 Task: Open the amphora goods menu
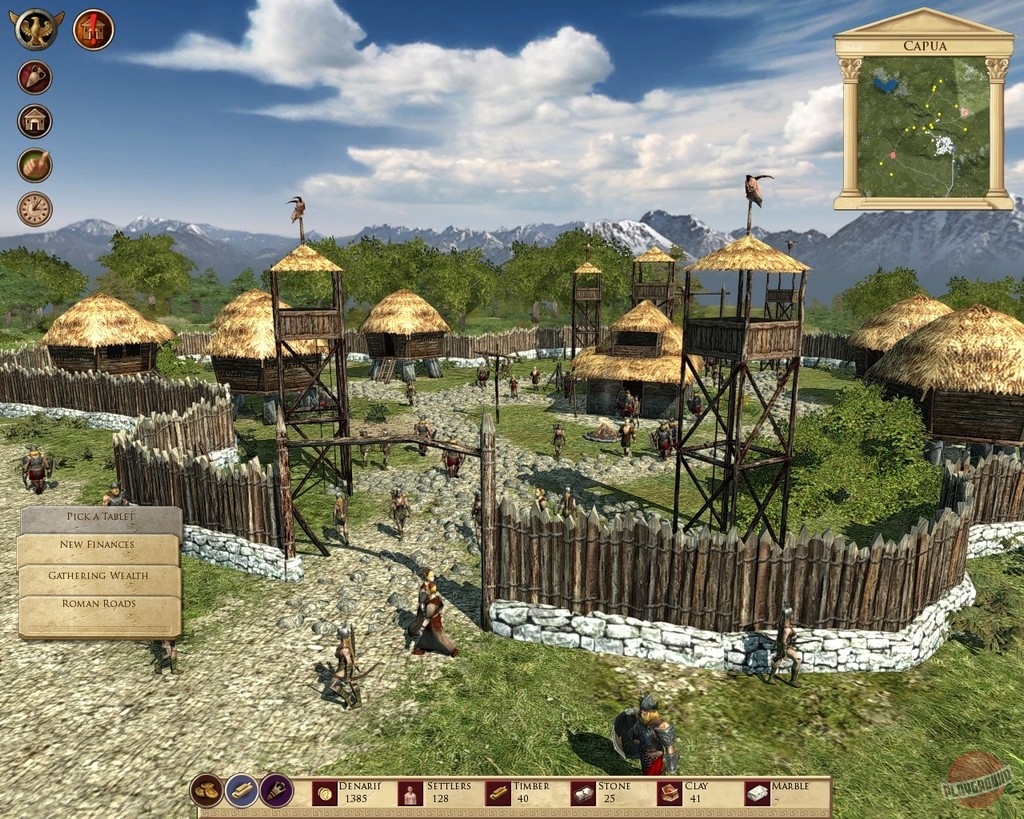point(35,77)
